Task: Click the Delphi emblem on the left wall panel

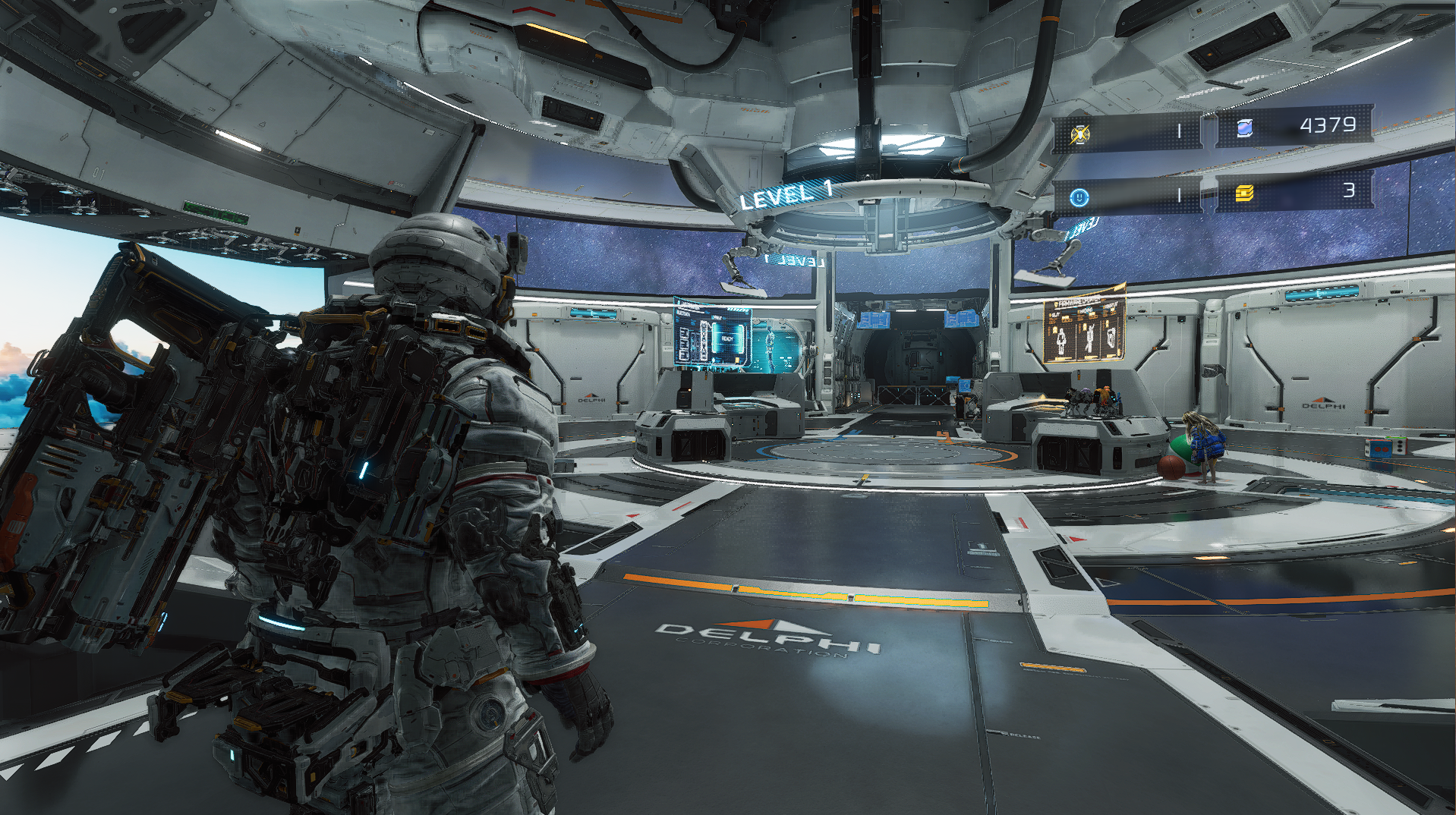Action: click(591, 396)
